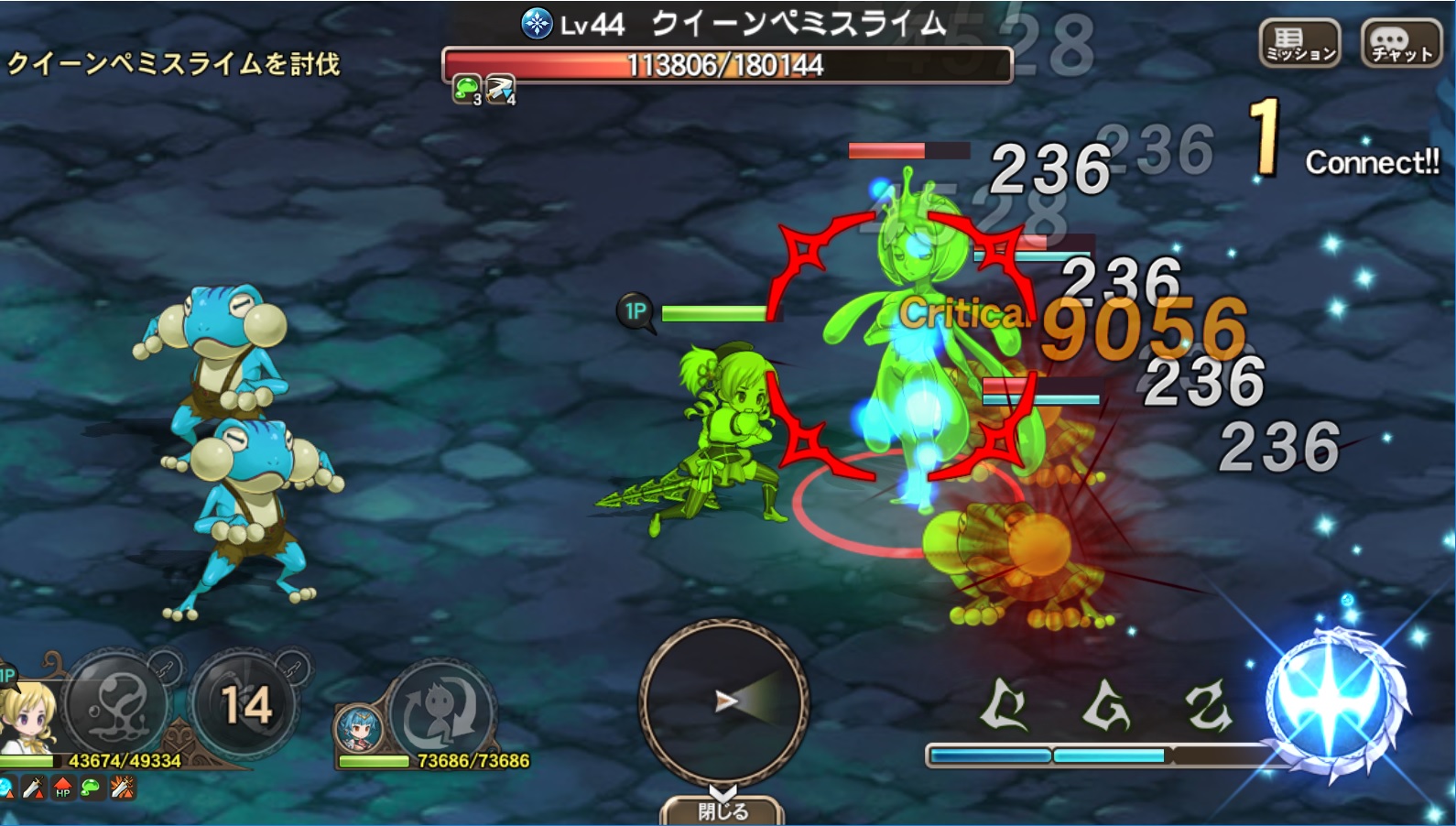Image resolution: width=1456 pixels, height=826 pixels.
Task: Tap the boss HP bar showing 113806/180144
Action: [x=728, y=62]
